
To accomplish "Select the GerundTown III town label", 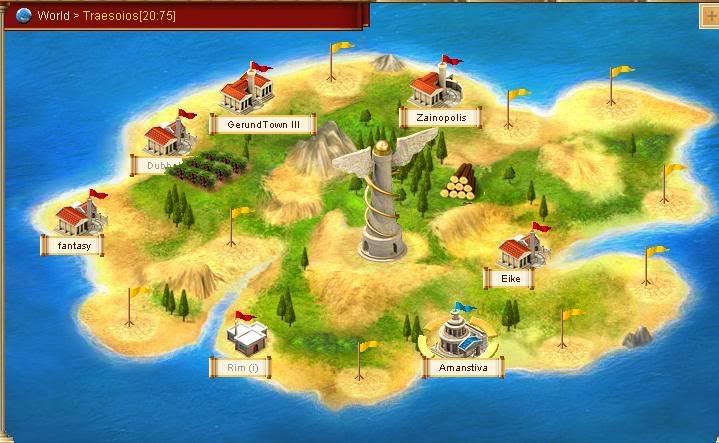I will (263, 125).
